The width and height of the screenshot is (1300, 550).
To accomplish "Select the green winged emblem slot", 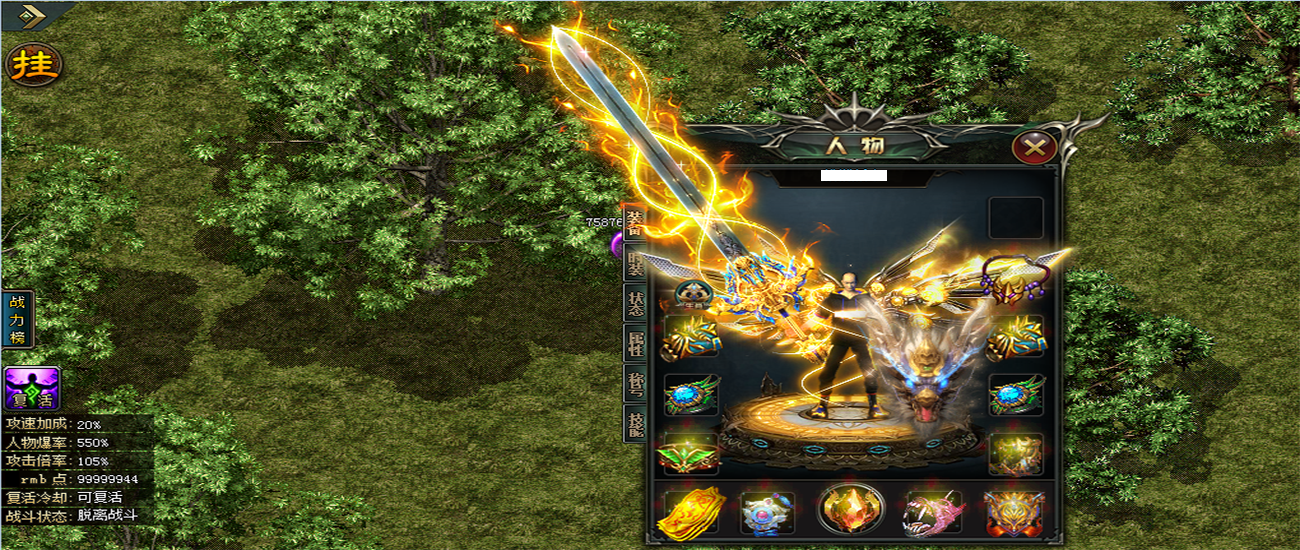I will pyautogui.click(x=690, y=455).
